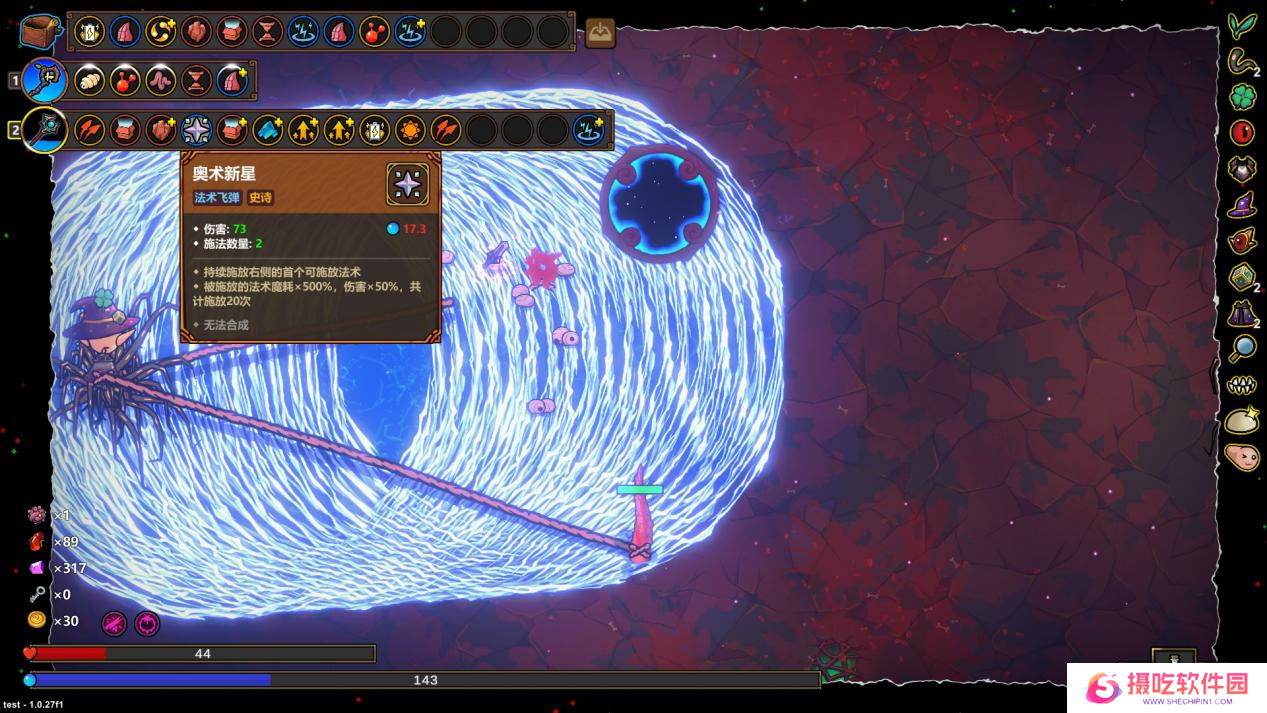Select the first staff marked 1

point(45,81)
